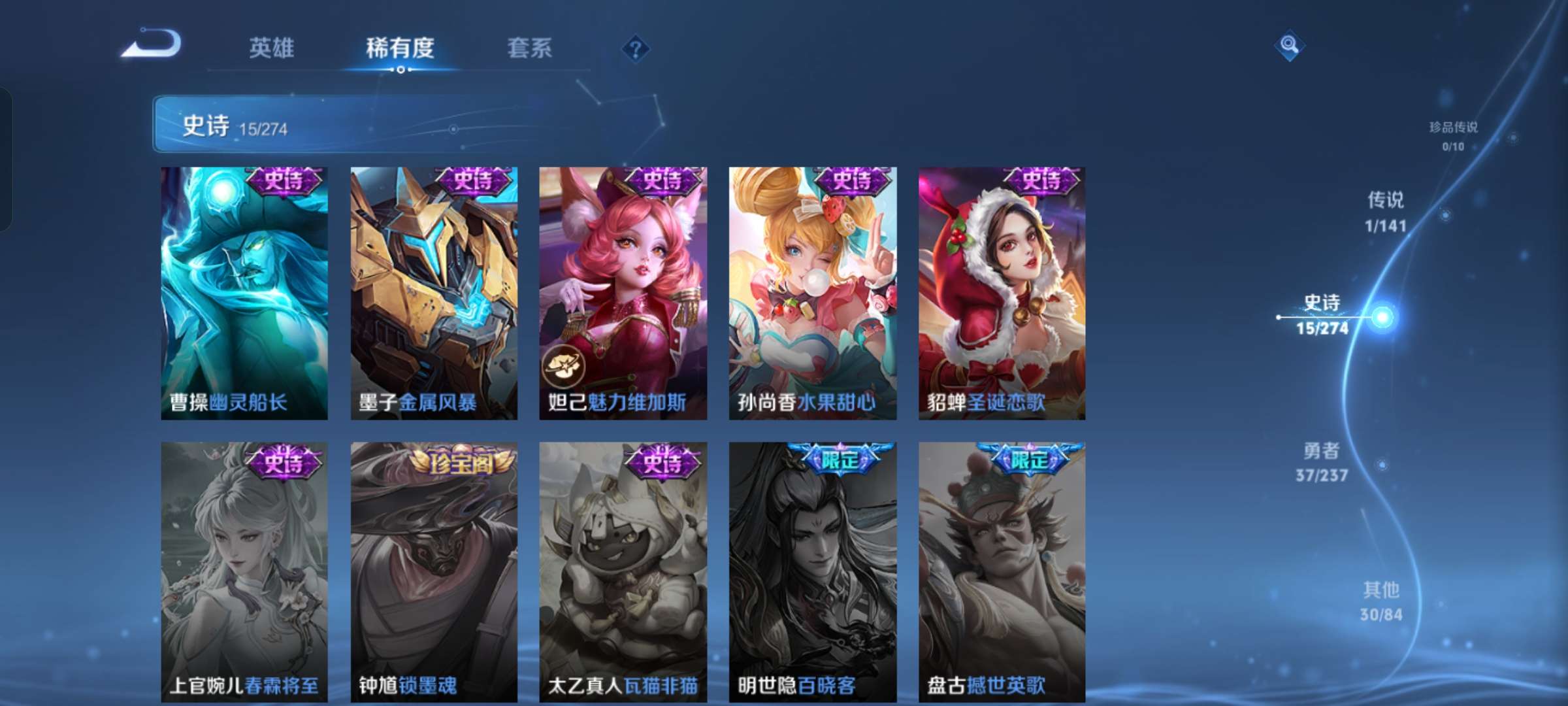Jump to the 传说 rarity section
Image resolution: width=1568 pixels, height=706 pixels.
pos(1385,211)
